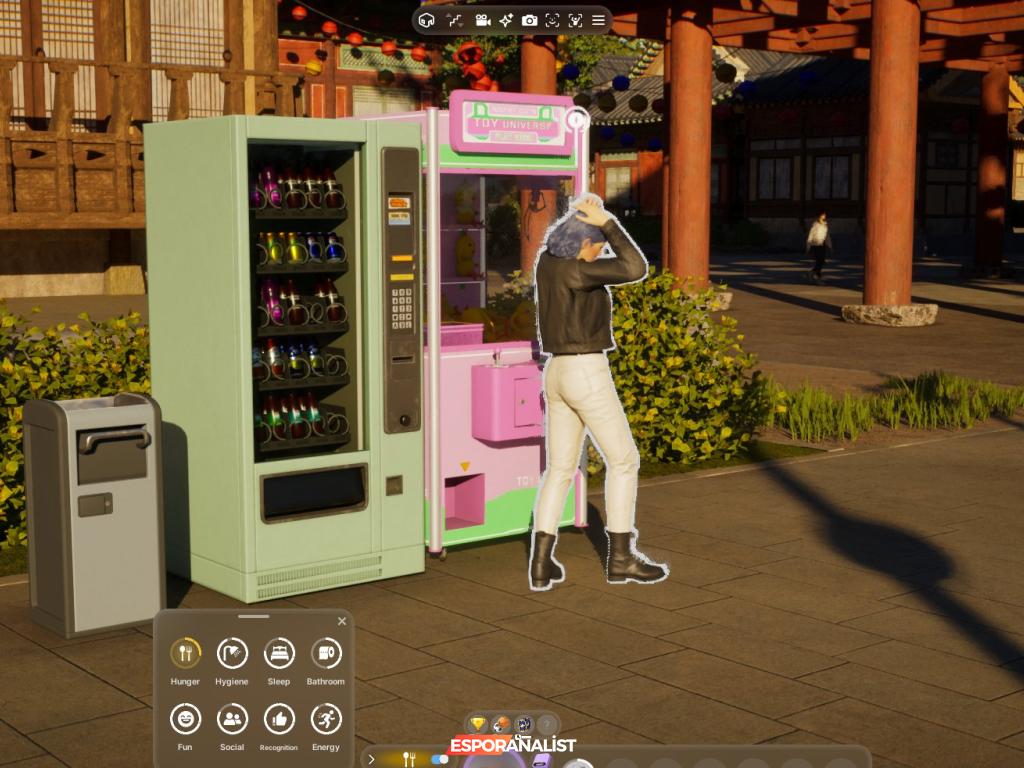1024x768 pixels.
Task: Toggle the blue switch beside the fork icon
Action: [x=439, y=759]
